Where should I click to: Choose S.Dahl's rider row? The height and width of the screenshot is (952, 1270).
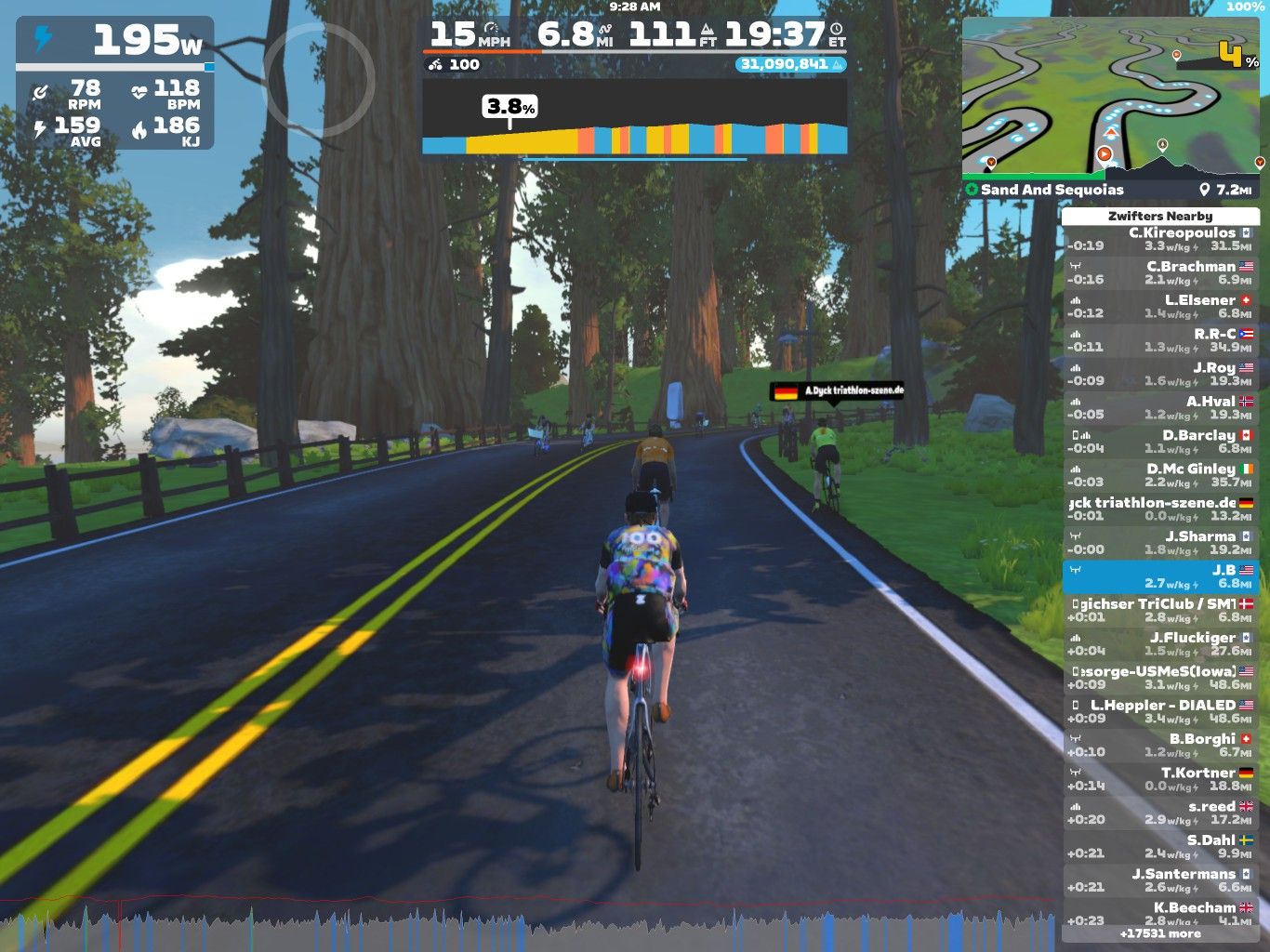pyautogui.click(x=1160, y=846)
